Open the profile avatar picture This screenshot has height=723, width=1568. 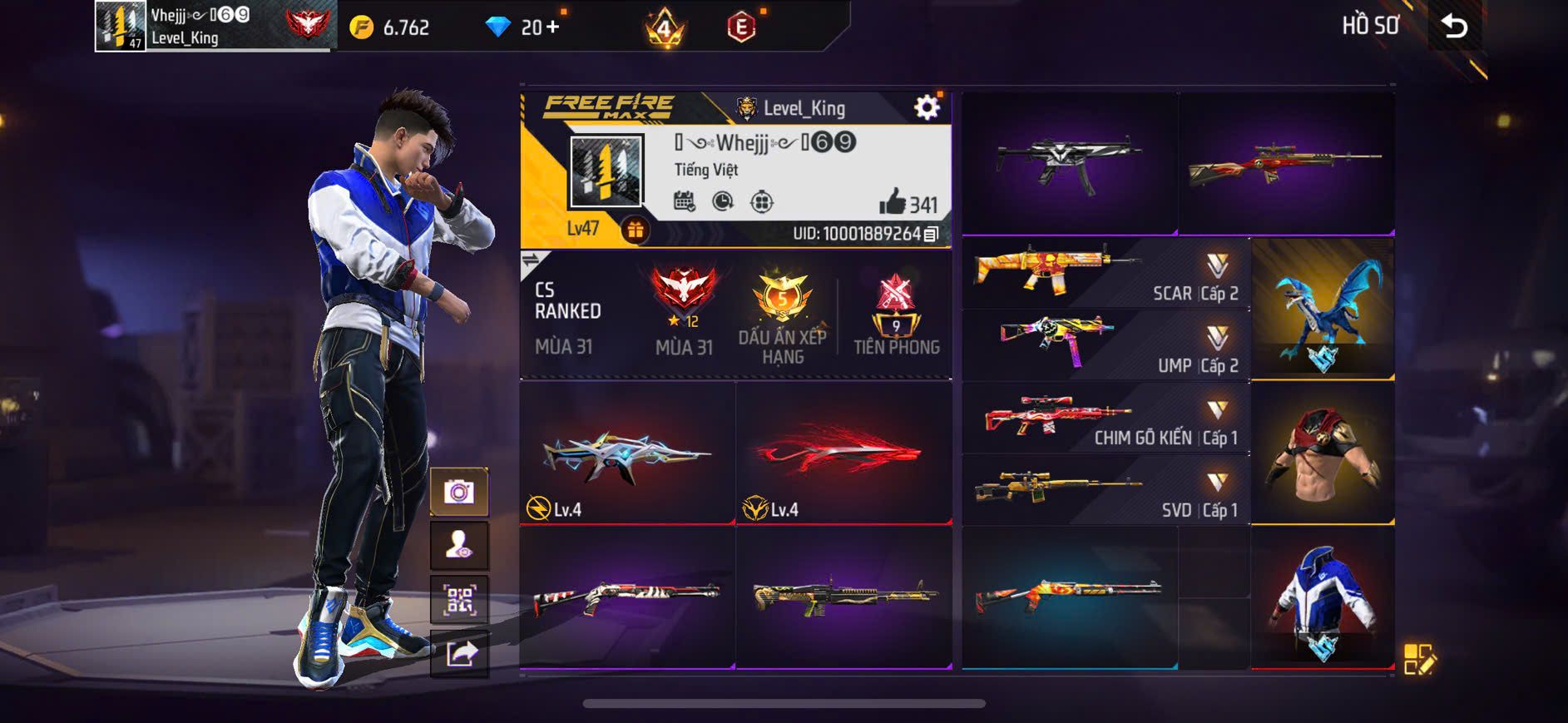[606, 171]
